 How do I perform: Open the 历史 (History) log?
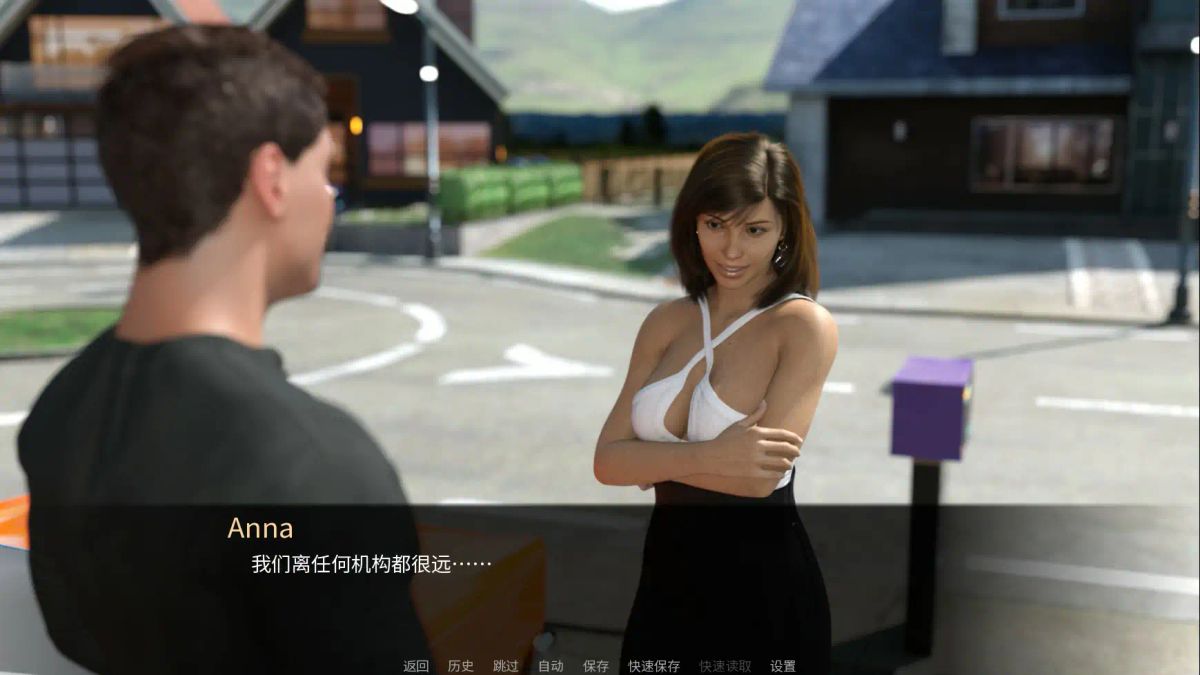click(461, 666)
